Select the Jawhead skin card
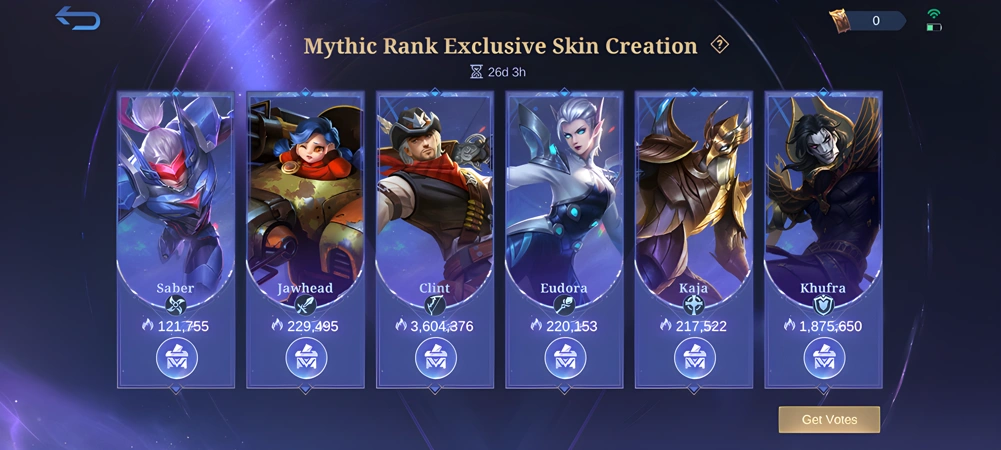Image resolution: width=1001 pixels, height=450 pixels. coord(305,190)
